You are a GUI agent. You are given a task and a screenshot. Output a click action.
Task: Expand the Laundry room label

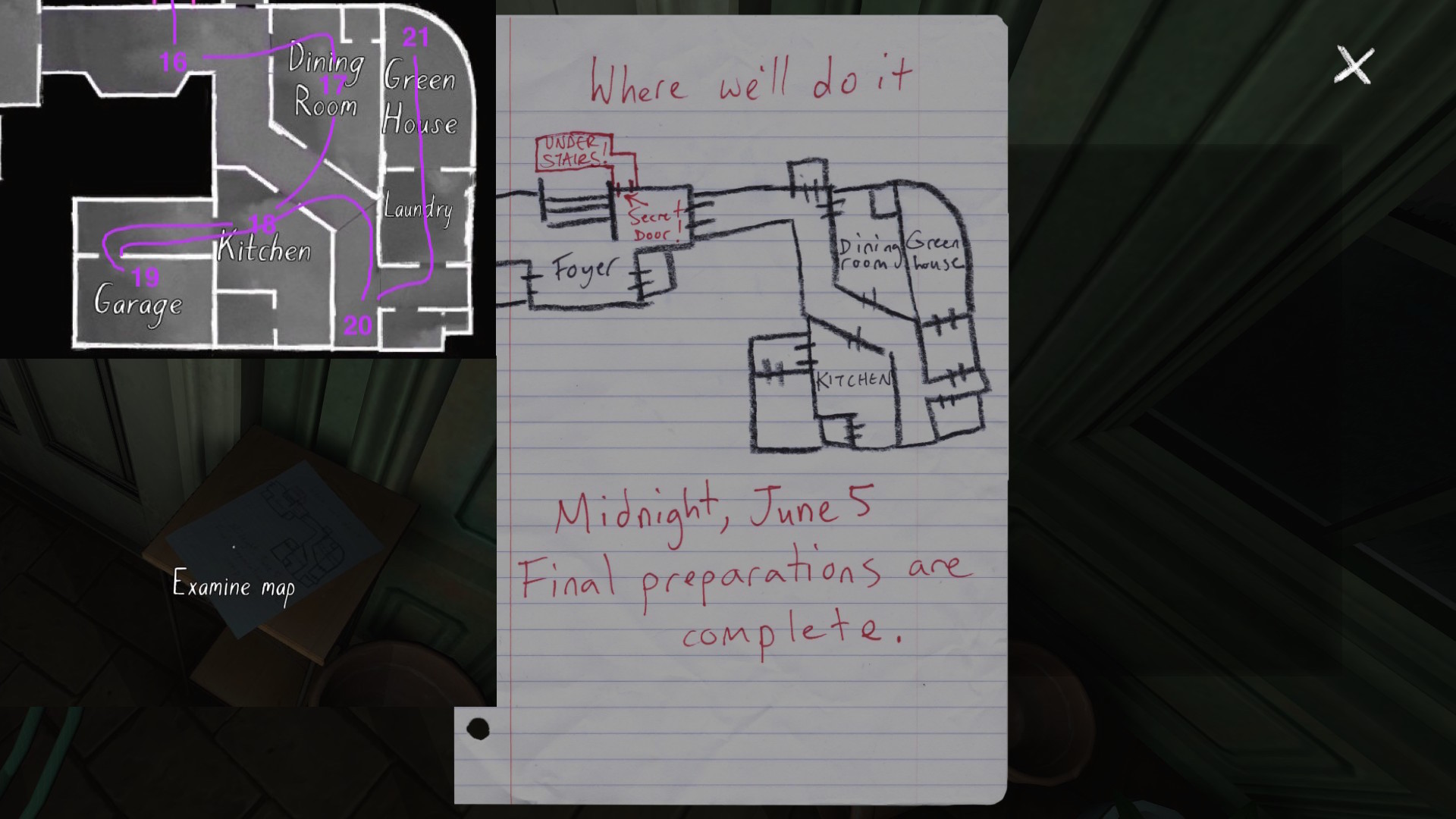pos(418,209)
